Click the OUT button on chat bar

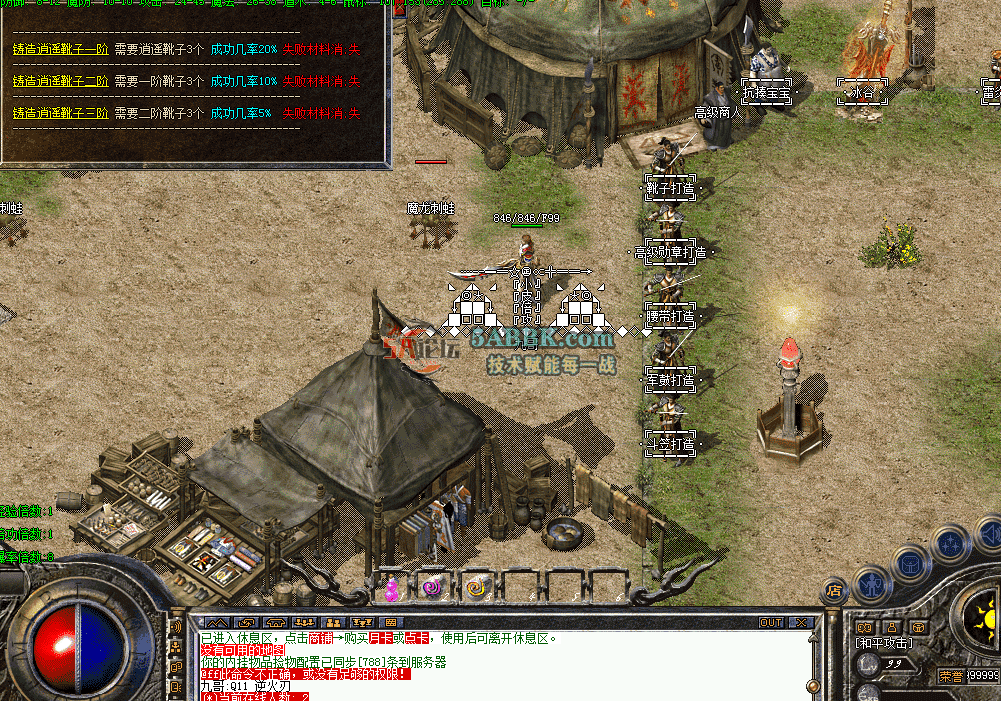coord(771,622)
